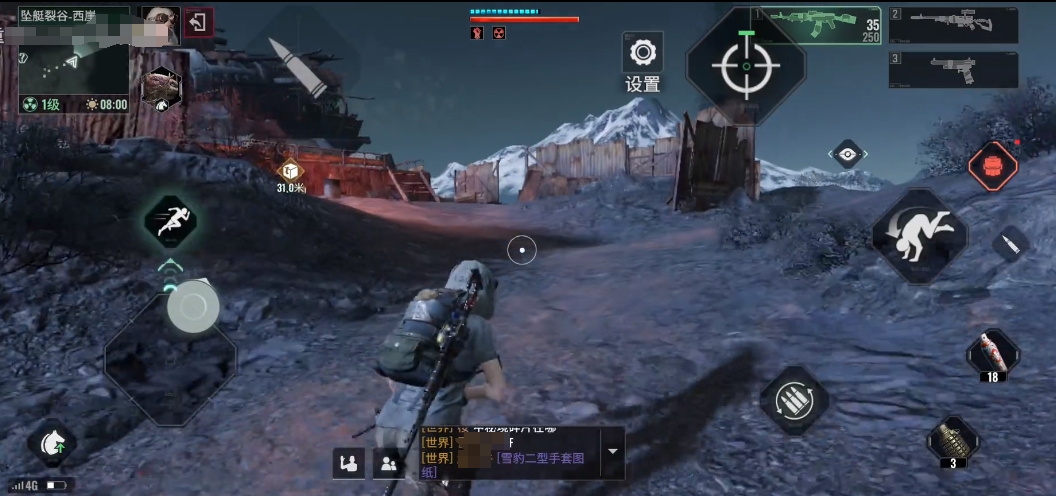Click the character portrait avatar

[159, 22]
